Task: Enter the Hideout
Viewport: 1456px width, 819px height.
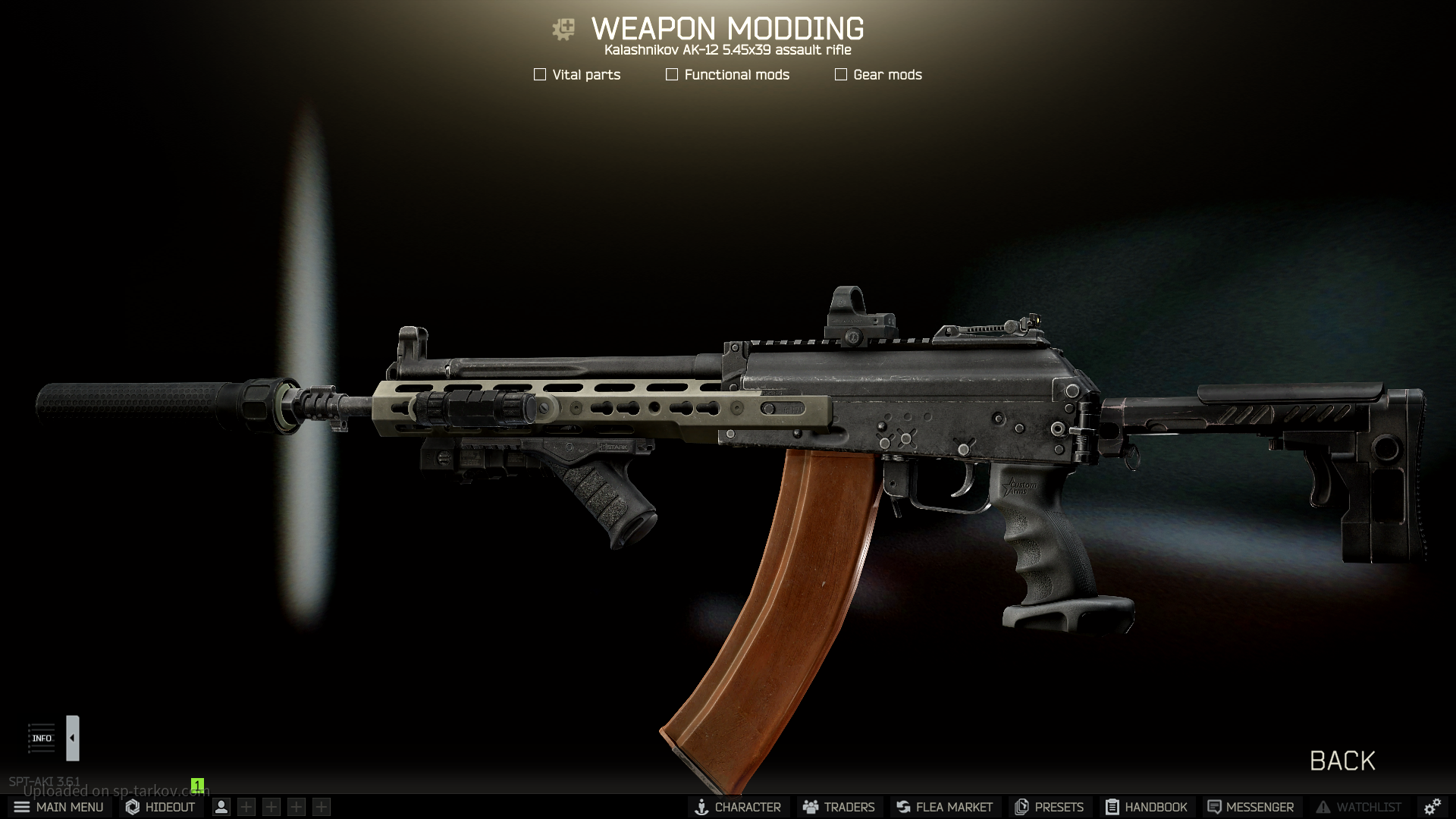Action: point(161,807)
